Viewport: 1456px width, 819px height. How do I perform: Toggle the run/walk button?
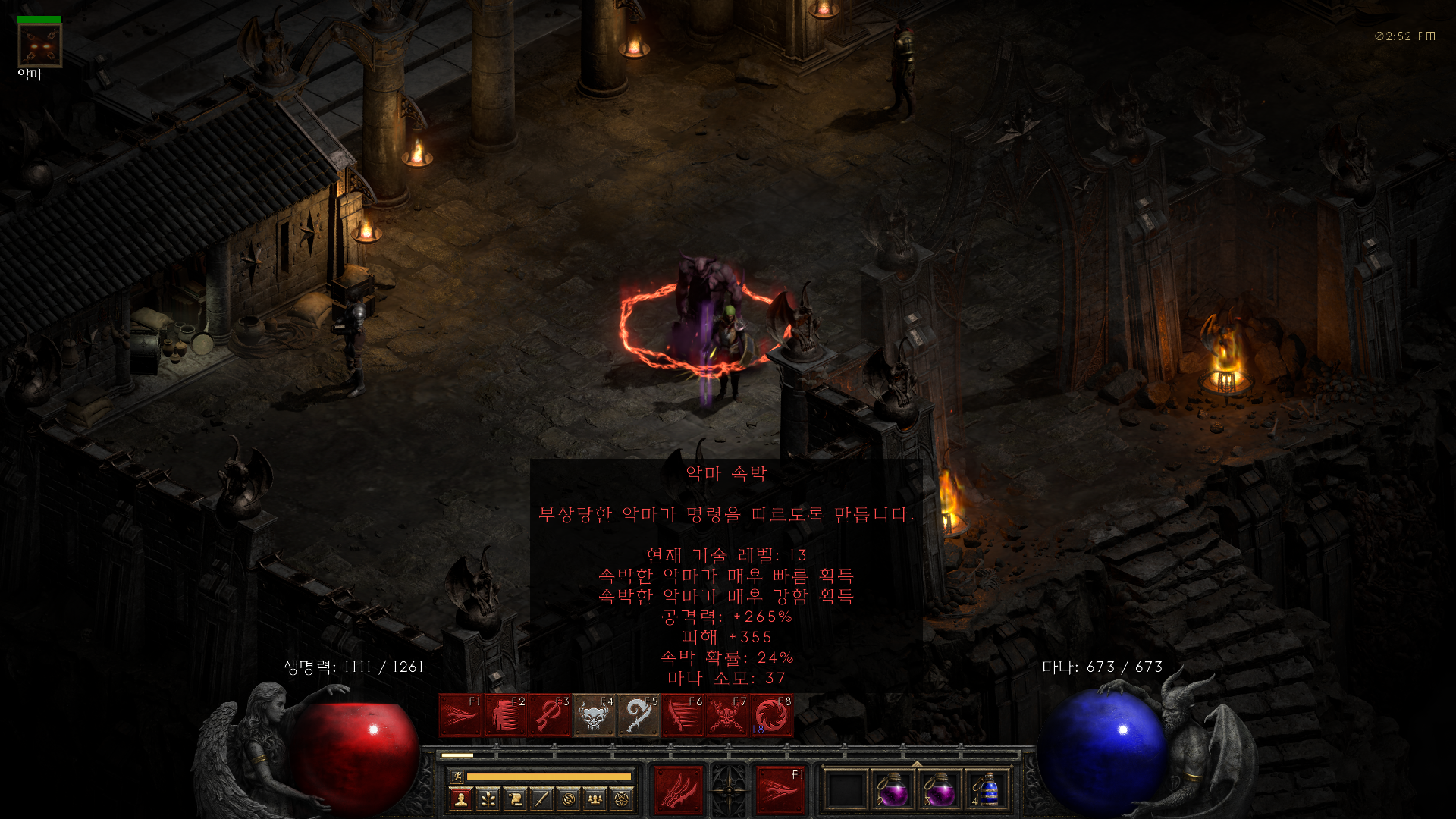(x=457, y=776)
